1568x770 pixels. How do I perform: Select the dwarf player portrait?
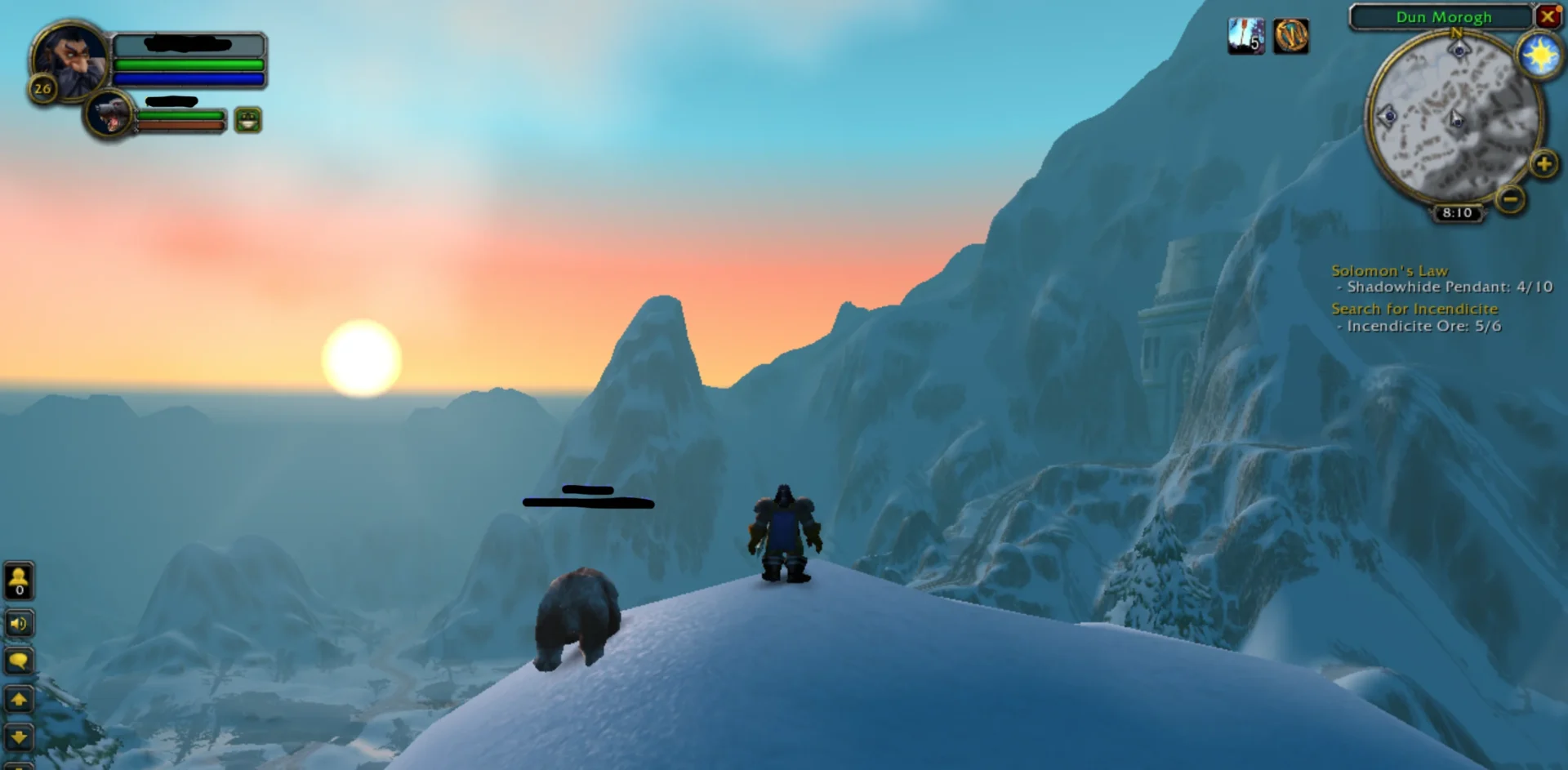[x=69, y=59]
